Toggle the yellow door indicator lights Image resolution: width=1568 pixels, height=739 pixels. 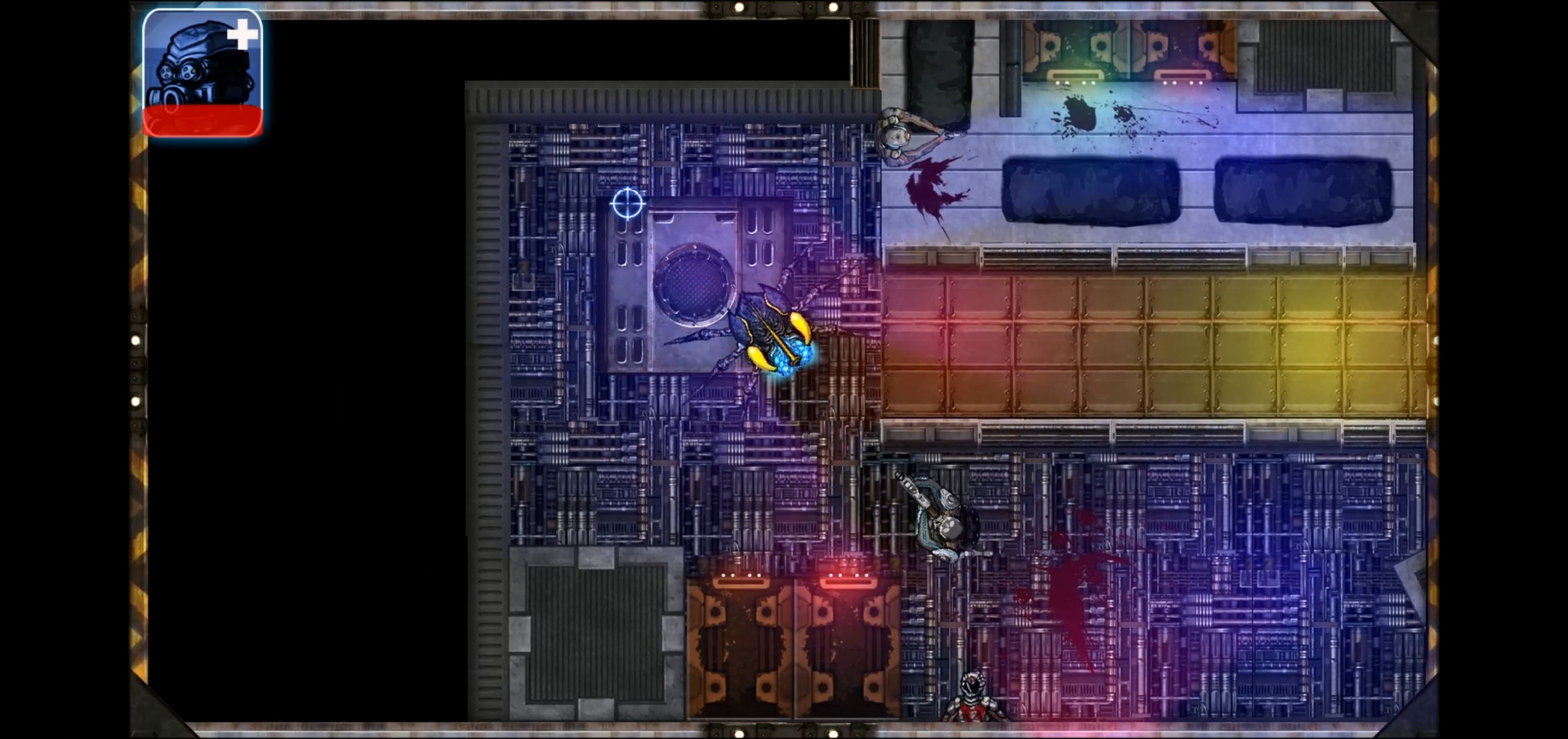(1076, 85)
